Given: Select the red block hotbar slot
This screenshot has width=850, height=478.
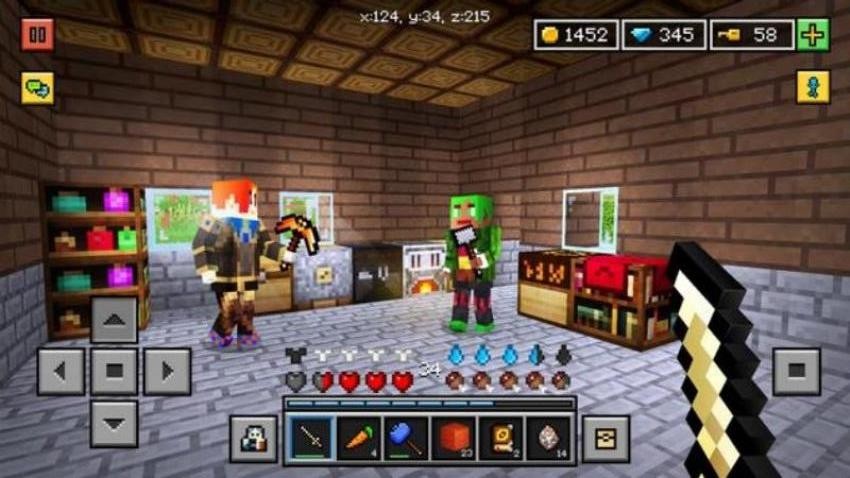Looking at the screenshot, I should (453, 438).
